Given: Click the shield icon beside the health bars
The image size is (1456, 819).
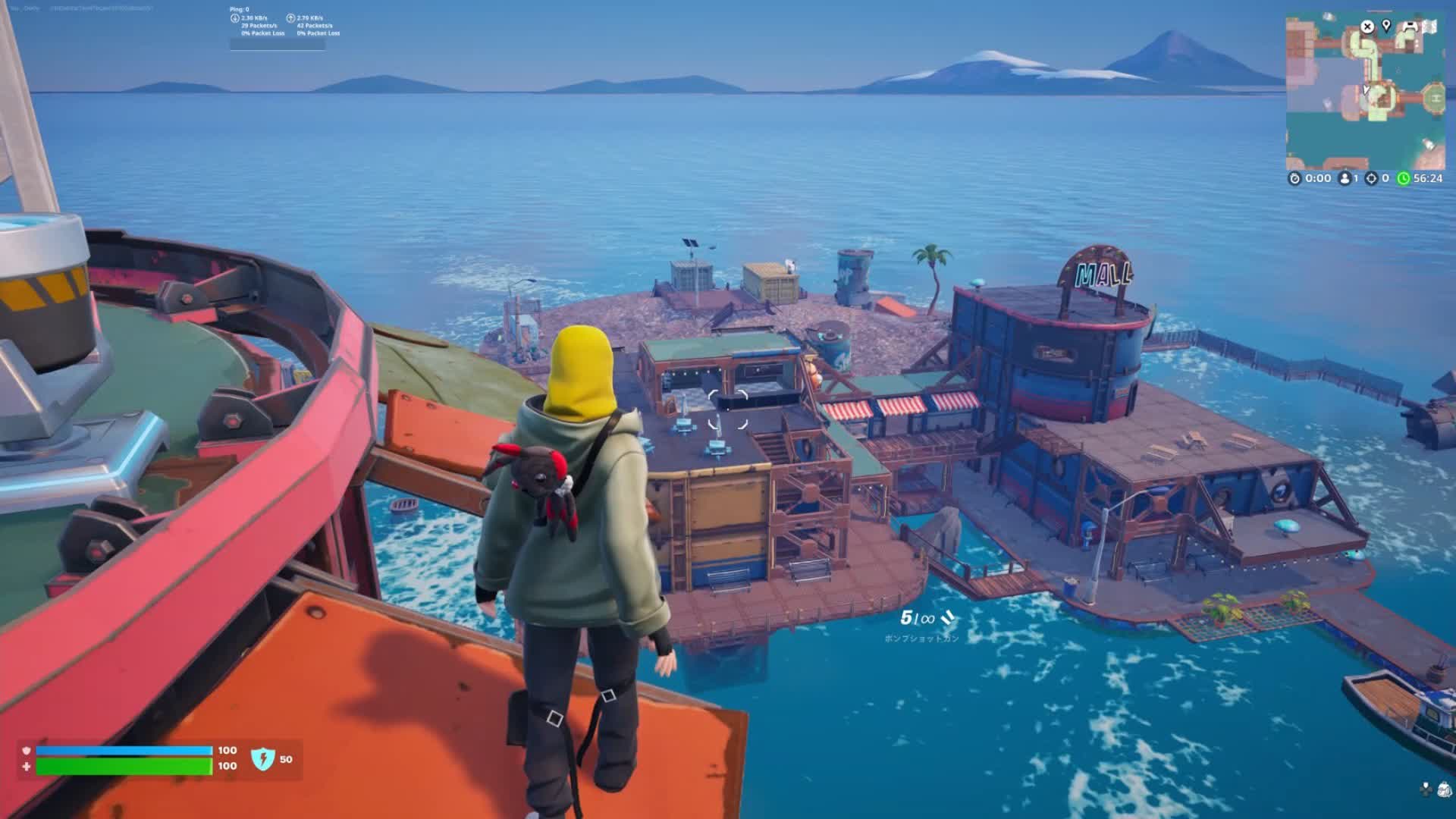Looking at the screenshot, I should (26, 751).
